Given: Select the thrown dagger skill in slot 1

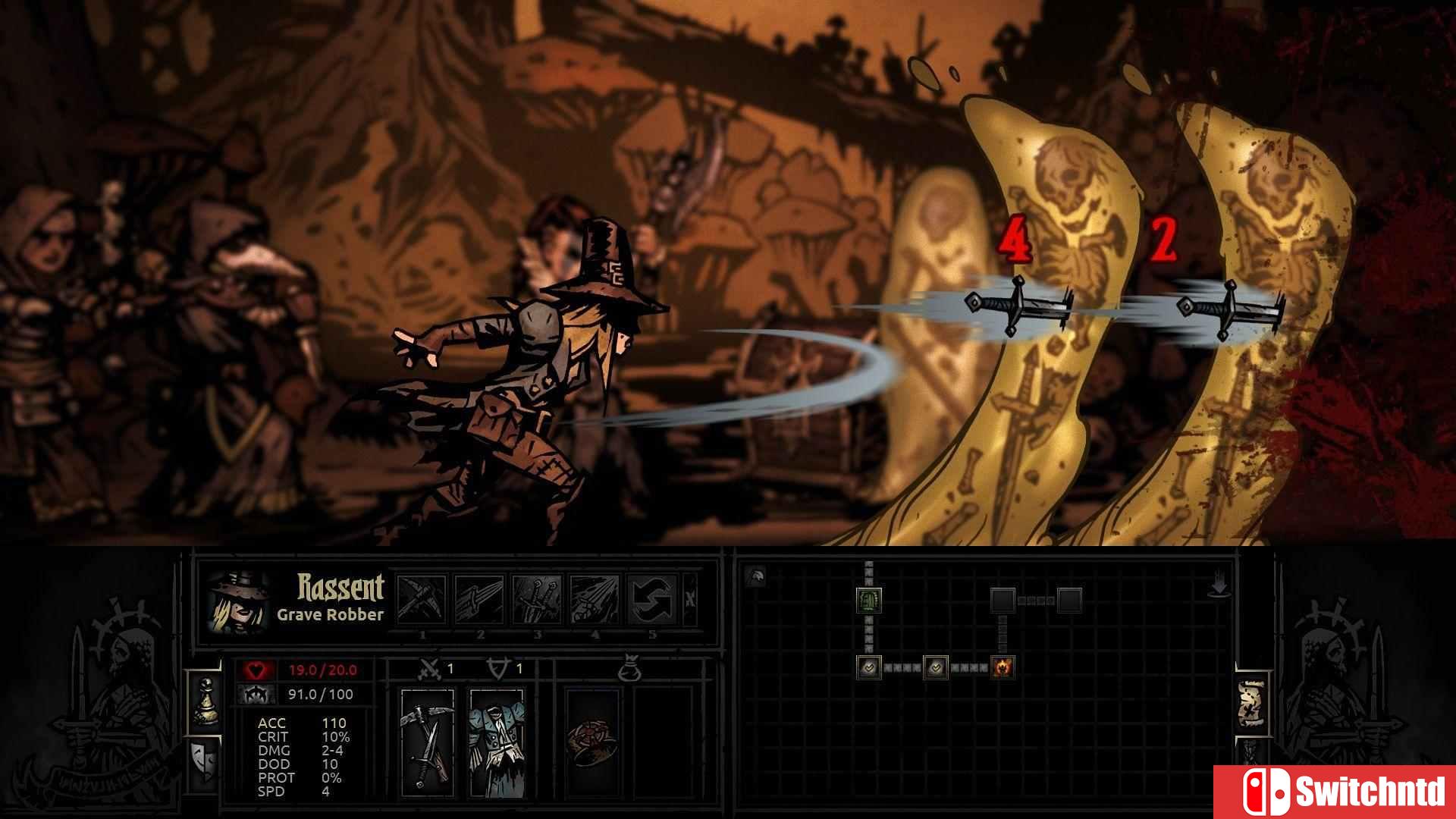Looking at the screenshot, I should 422,598.
